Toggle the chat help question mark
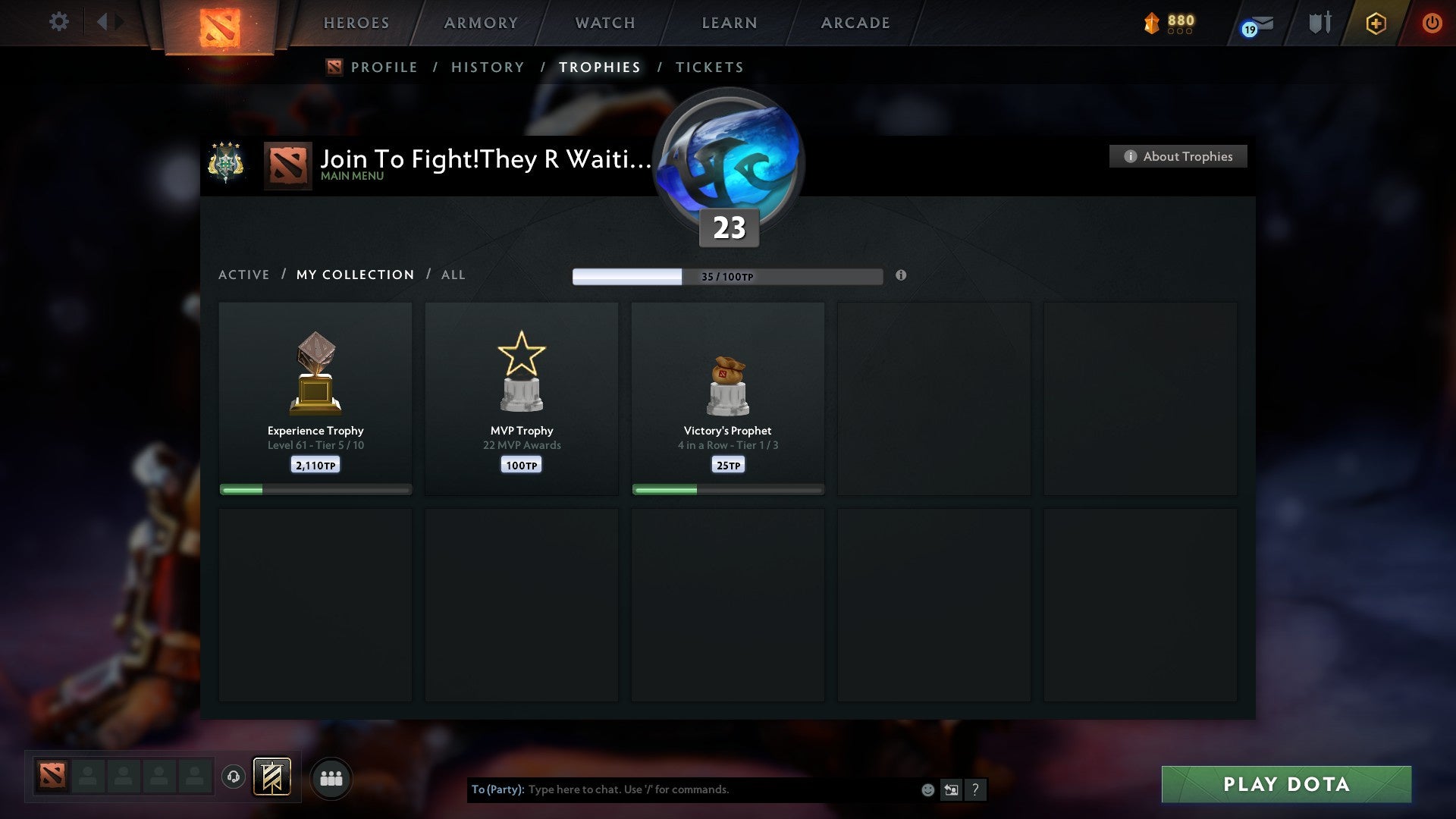Viewport: 1456px width, 819px height. coord(975,789)
